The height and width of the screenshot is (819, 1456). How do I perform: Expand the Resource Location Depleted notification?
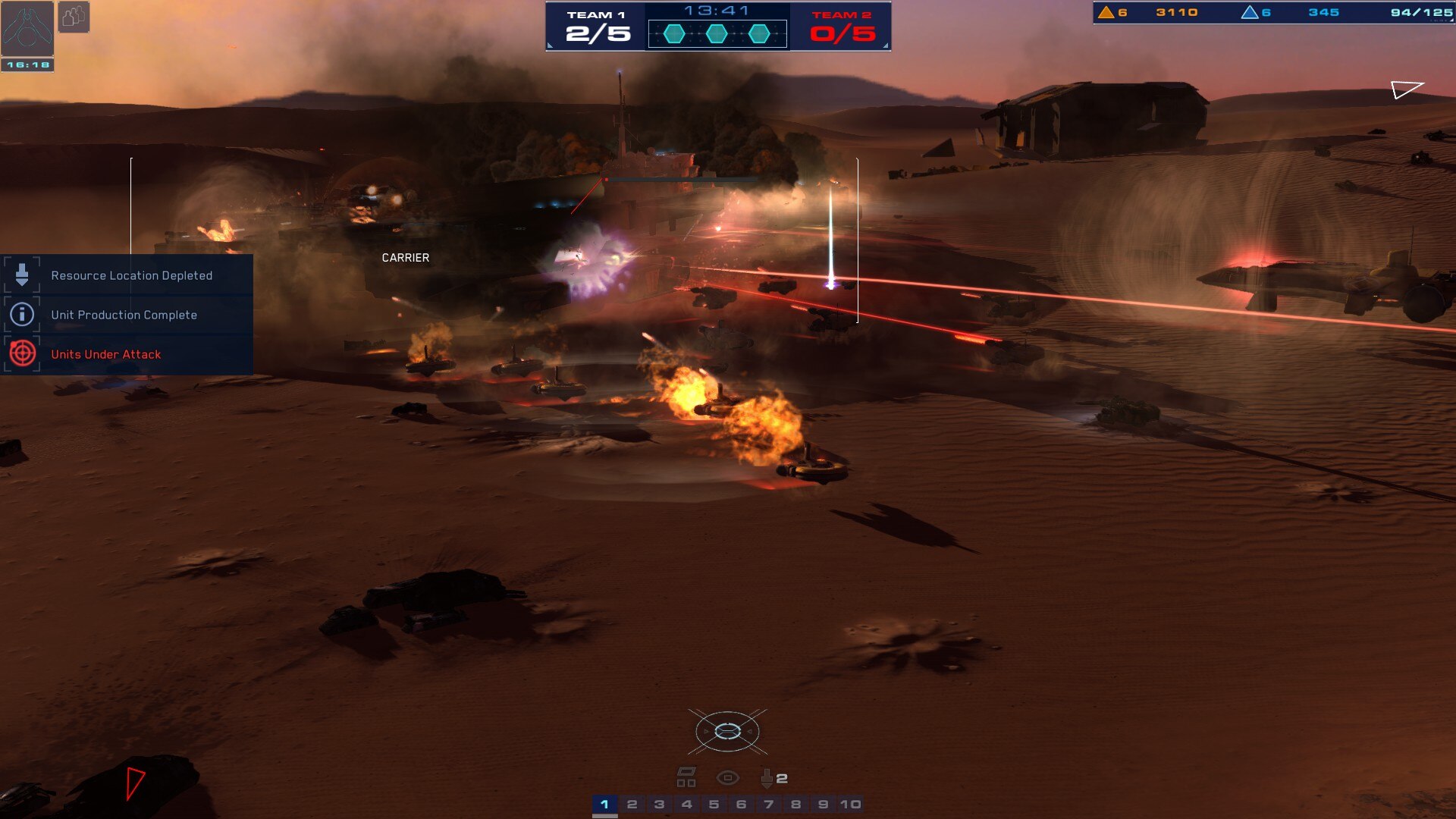(x=132, y=275)
